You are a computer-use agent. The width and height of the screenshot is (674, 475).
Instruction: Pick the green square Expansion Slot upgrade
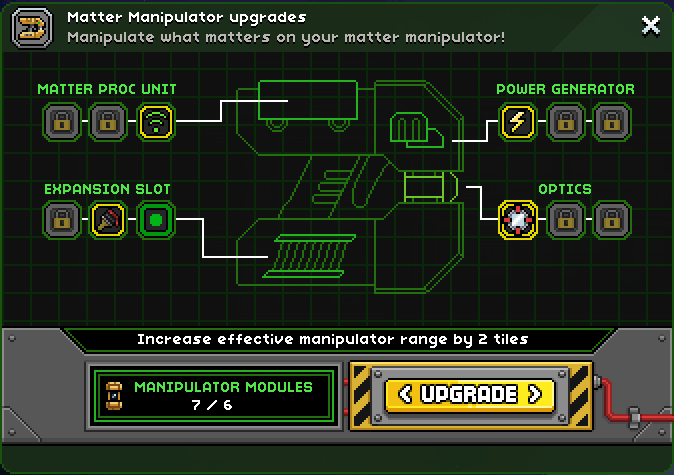pyautogui.click(x=155, y=220)
